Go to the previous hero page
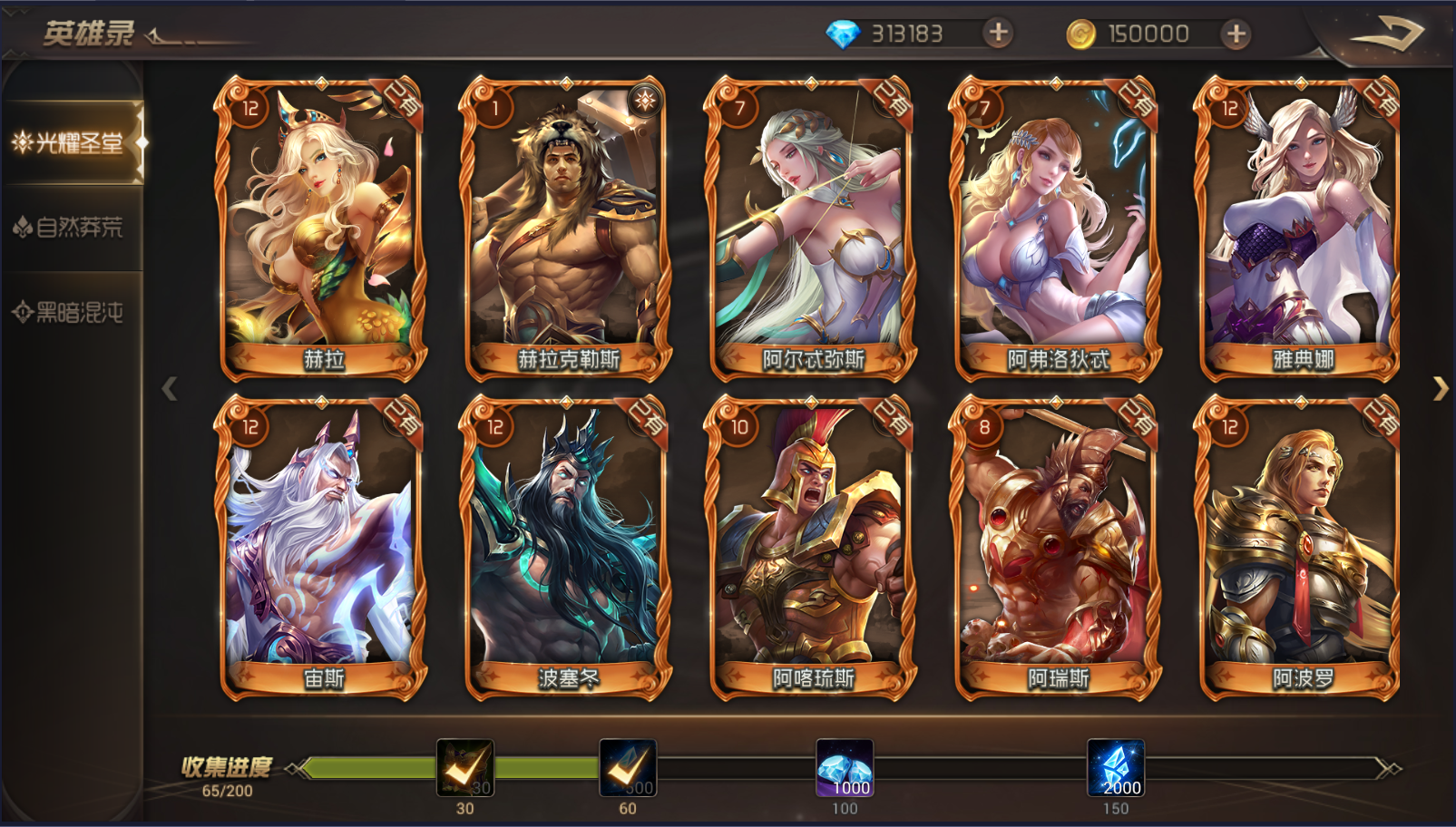Image resolution: width=1456 pixels, height=827 pixels. tap(169, 389)
